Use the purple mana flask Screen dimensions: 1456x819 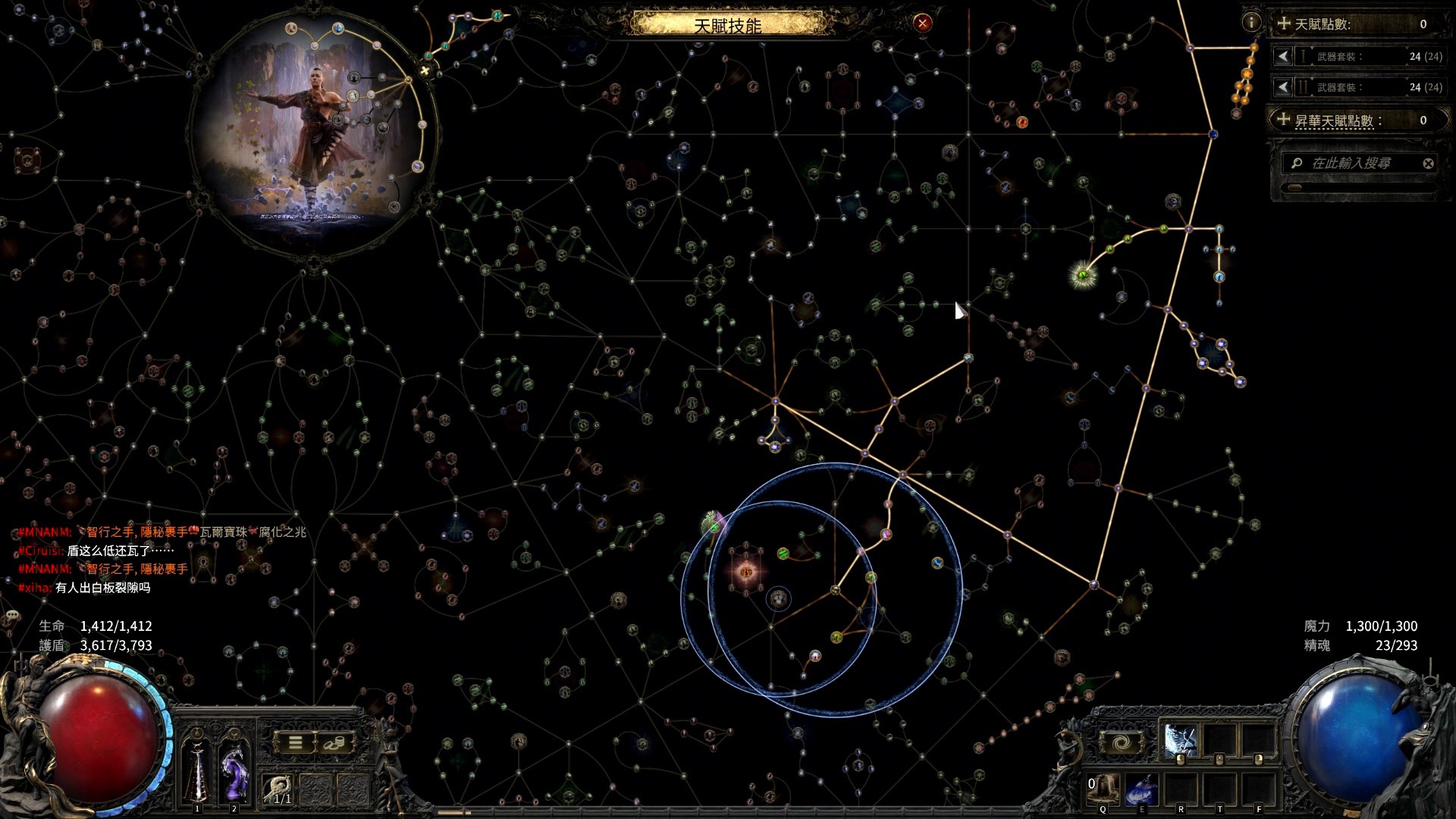(234, 770)
